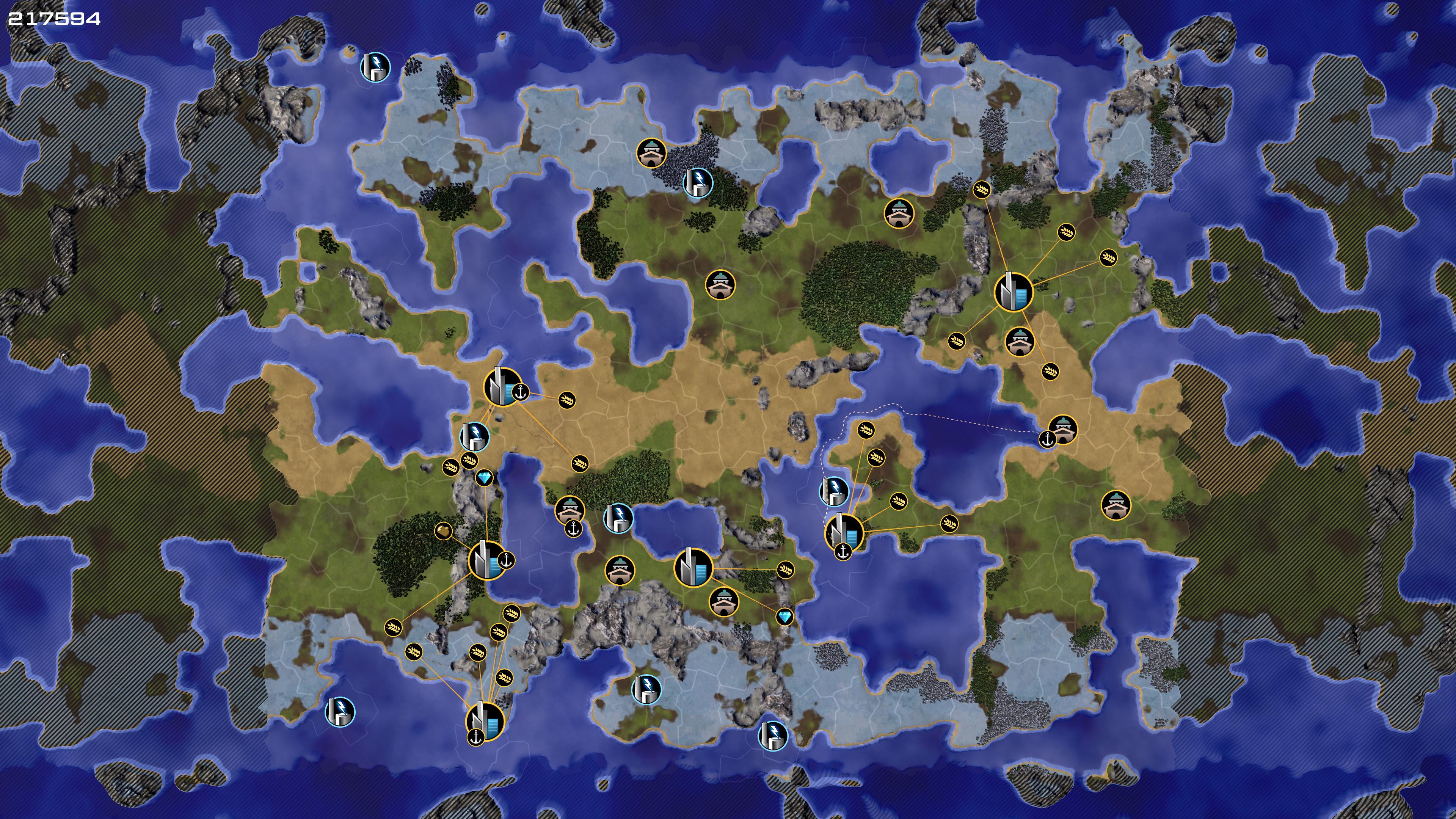Choose the power plant inside the dark snowy forest
Screen dimensions: 1456x819
coord(698,182)
